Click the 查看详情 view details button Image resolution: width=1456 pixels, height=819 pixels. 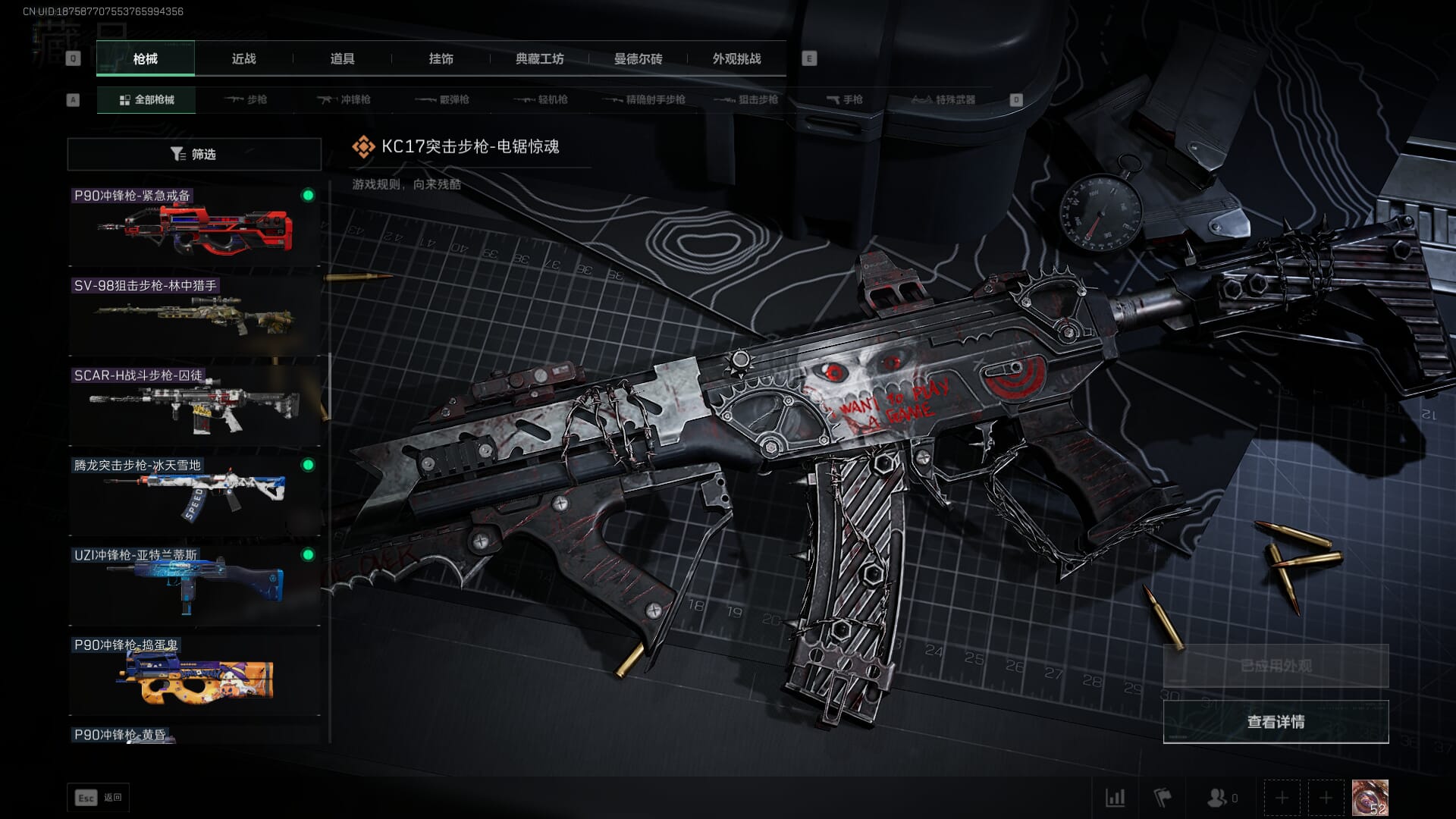1276,722
